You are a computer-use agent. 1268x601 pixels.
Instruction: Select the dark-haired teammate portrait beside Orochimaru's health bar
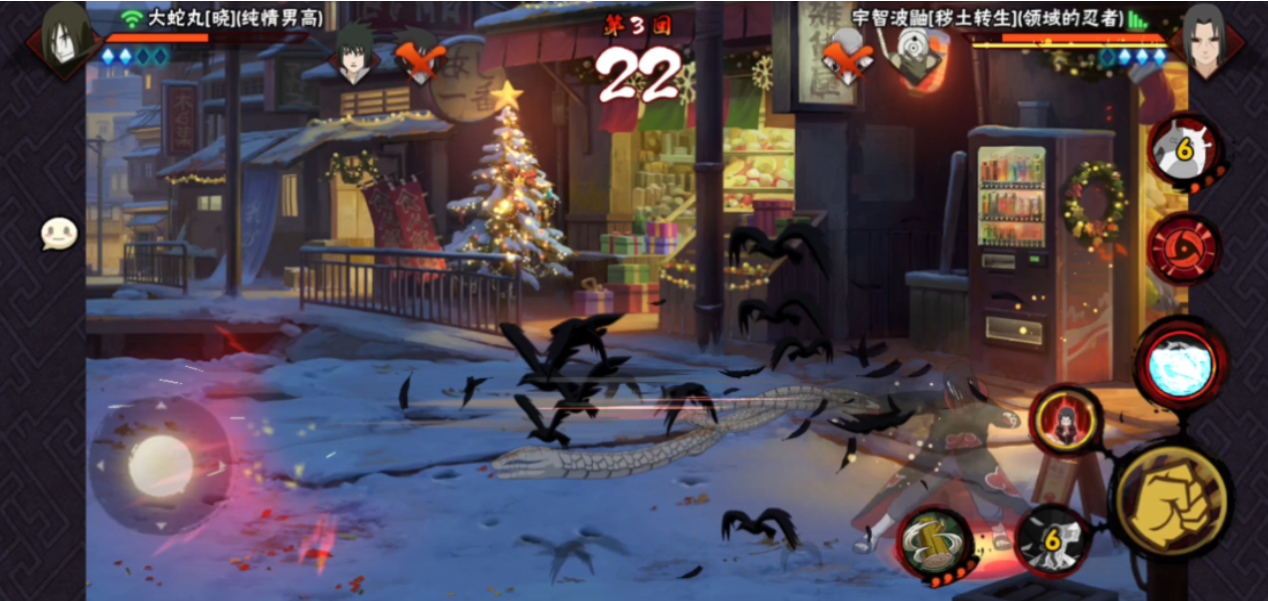(354, 55)
